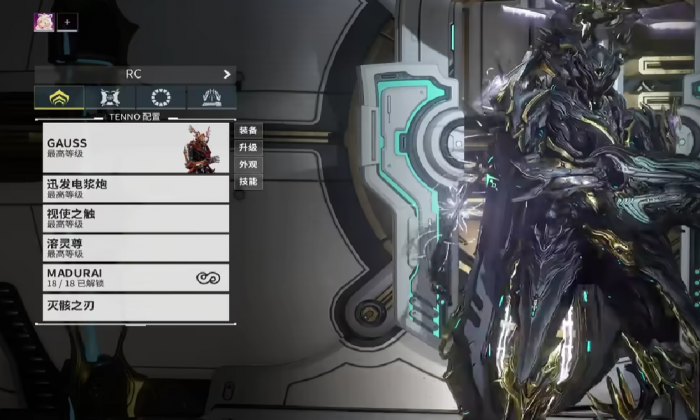Open the MADURAI focus school row

coord(136,277)
